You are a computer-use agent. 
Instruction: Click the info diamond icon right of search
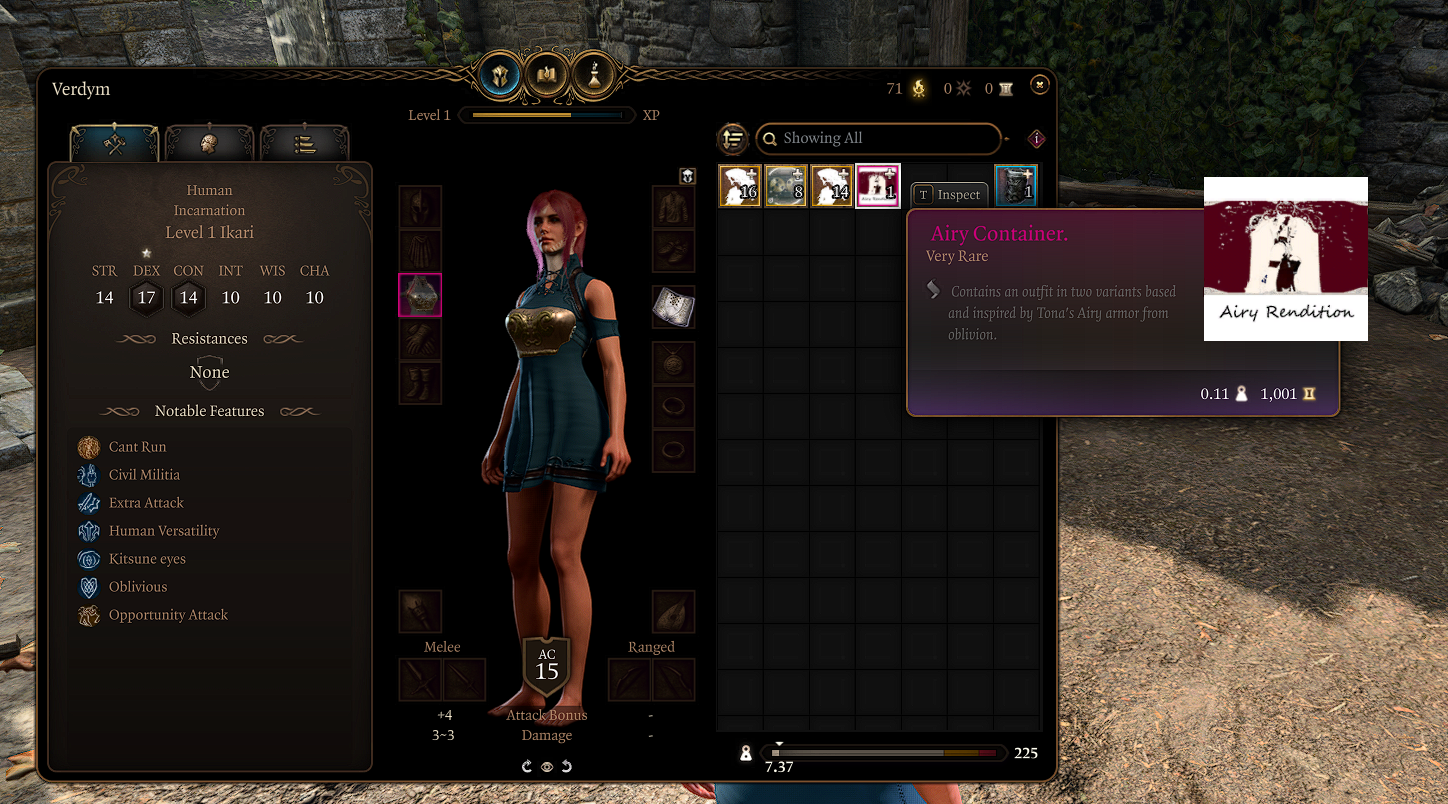[x=1037, y=138]
